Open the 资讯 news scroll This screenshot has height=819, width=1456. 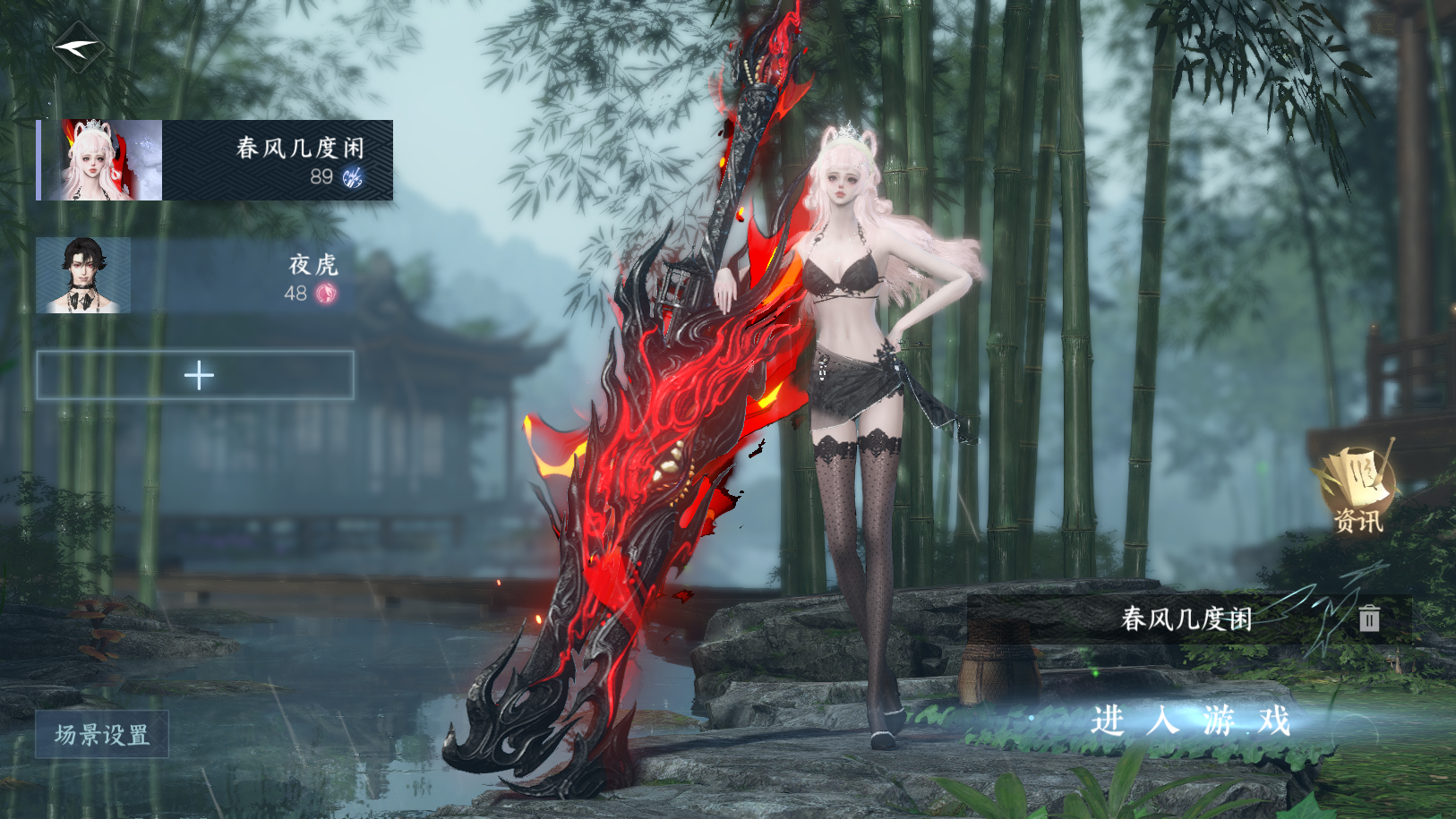[x=1358, y=491]
